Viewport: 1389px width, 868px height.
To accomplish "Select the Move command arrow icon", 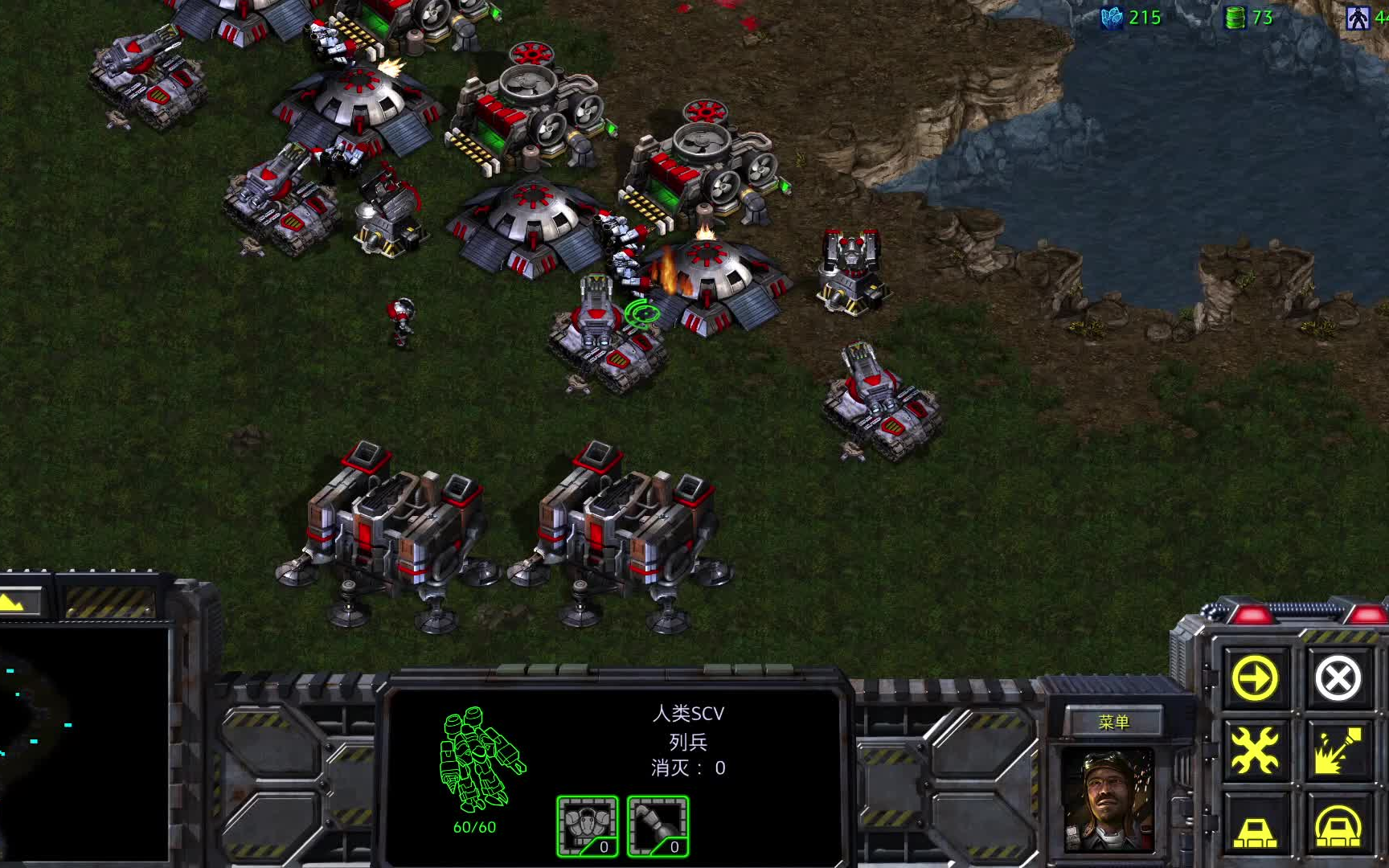I will coord(1255,679).
